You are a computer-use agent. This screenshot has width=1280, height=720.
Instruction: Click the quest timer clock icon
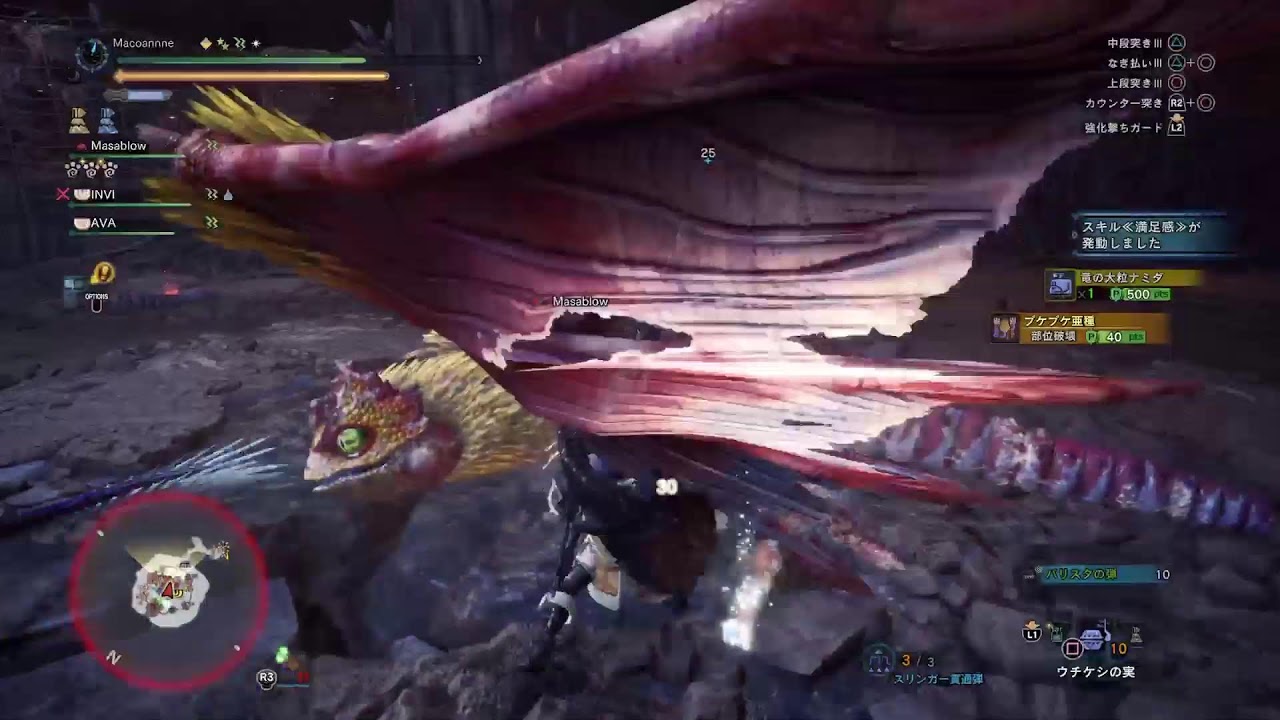click(x=92, y=54)
